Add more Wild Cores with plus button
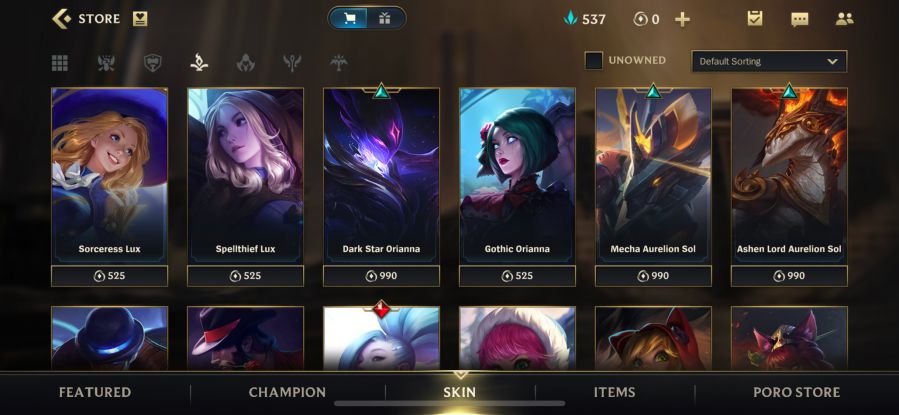899x415 pixels. click(x=682, y=19)
